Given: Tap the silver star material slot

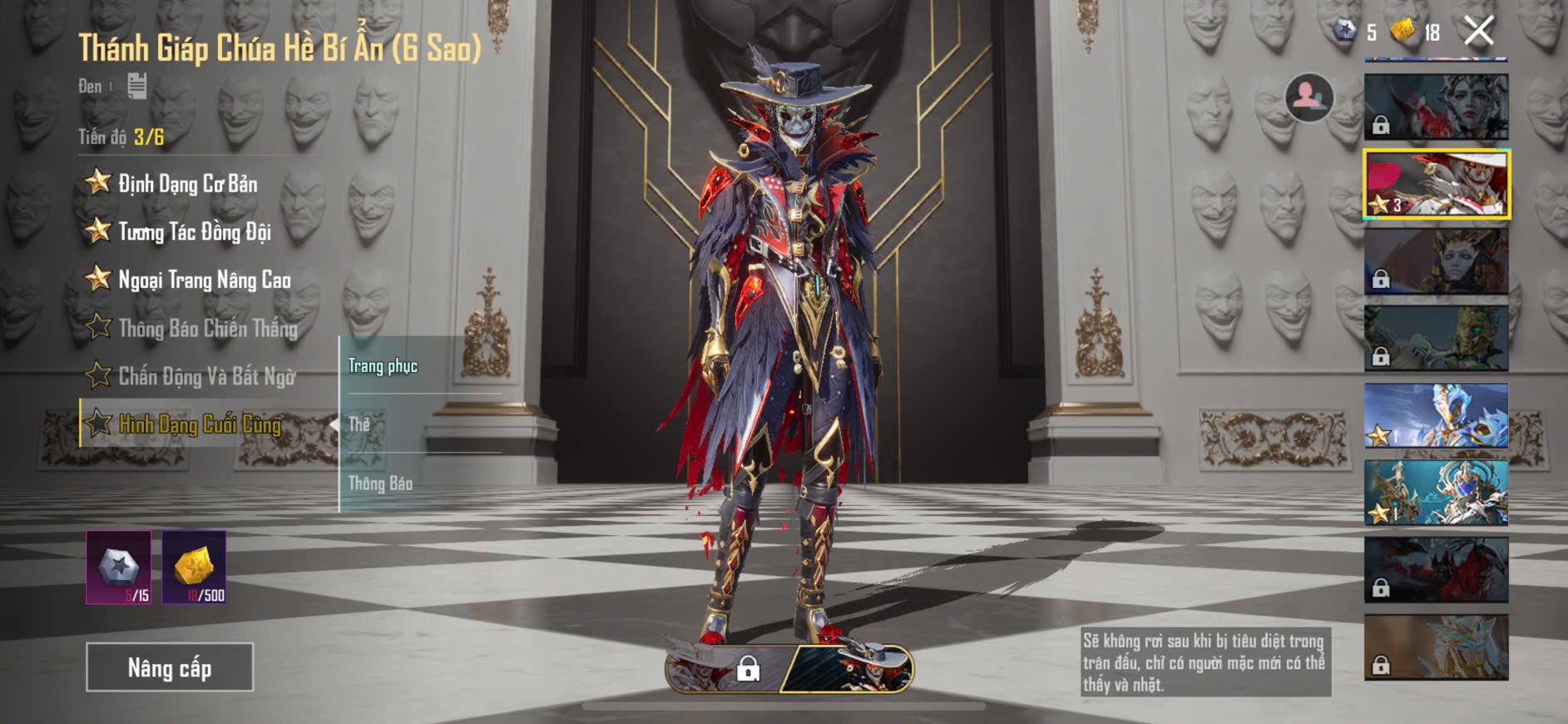Looking at the screenshot, I should (119, 568).
